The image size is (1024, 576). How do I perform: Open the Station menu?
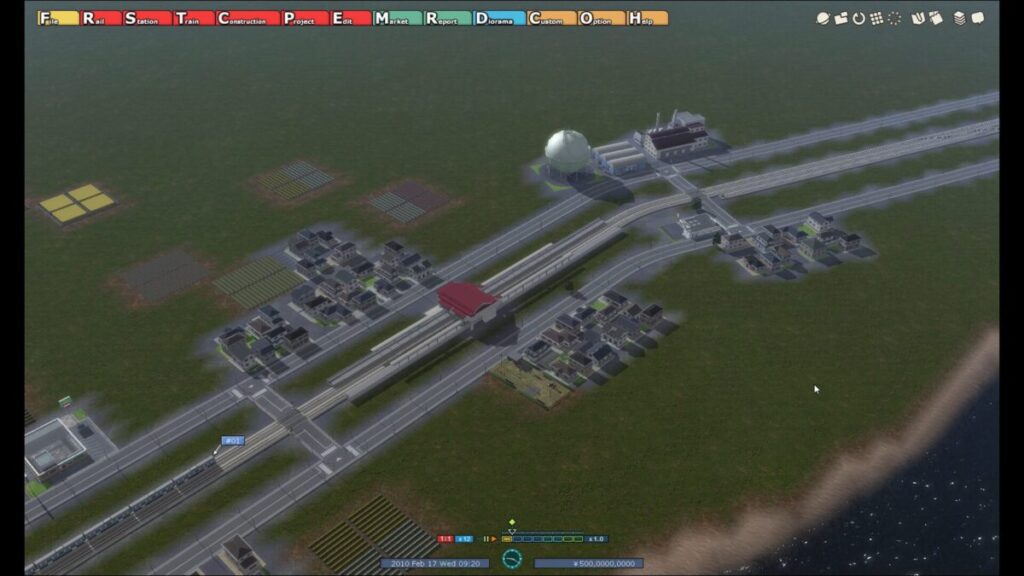point(146,18)
